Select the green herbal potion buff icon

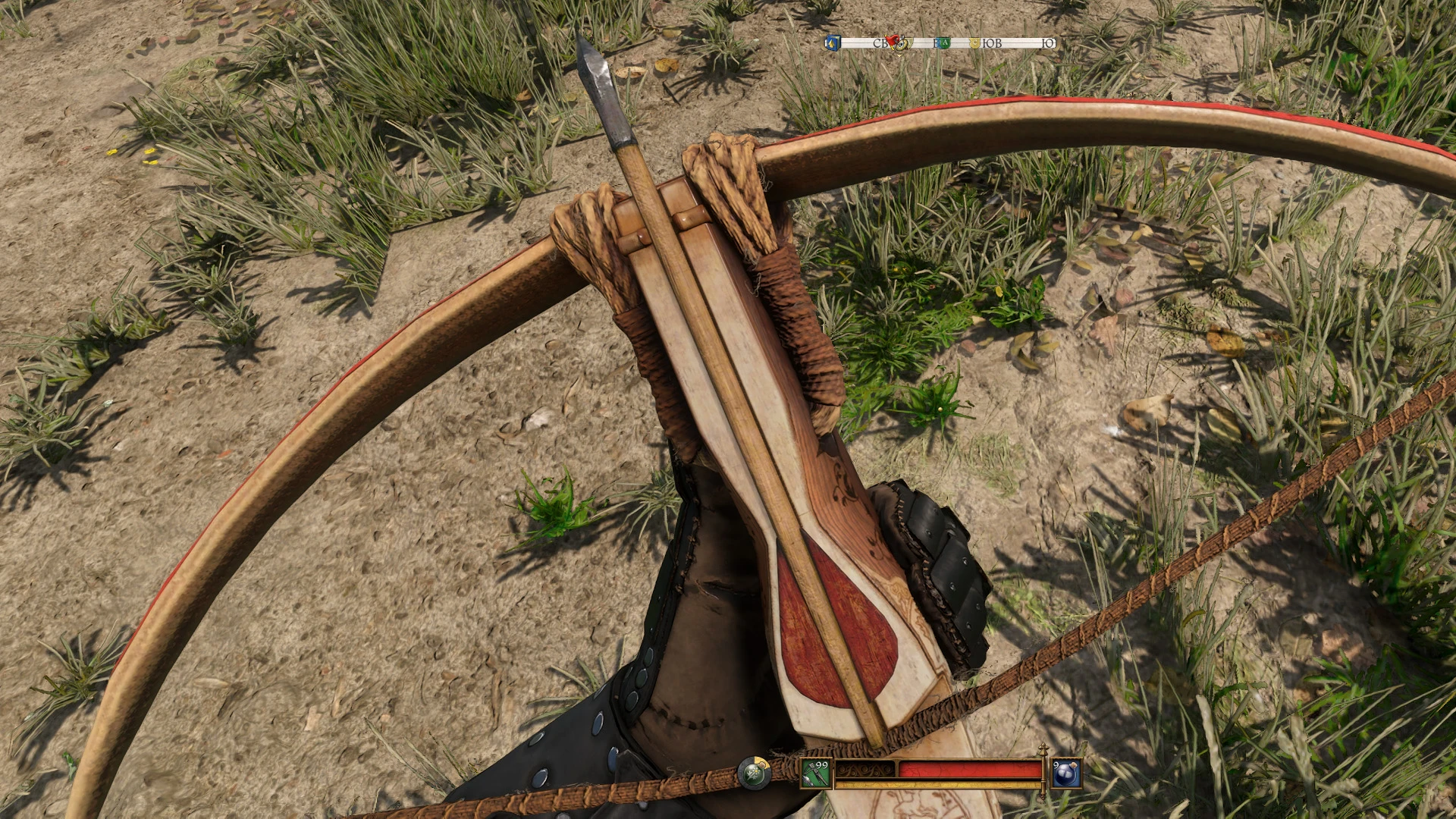[754, 774]
